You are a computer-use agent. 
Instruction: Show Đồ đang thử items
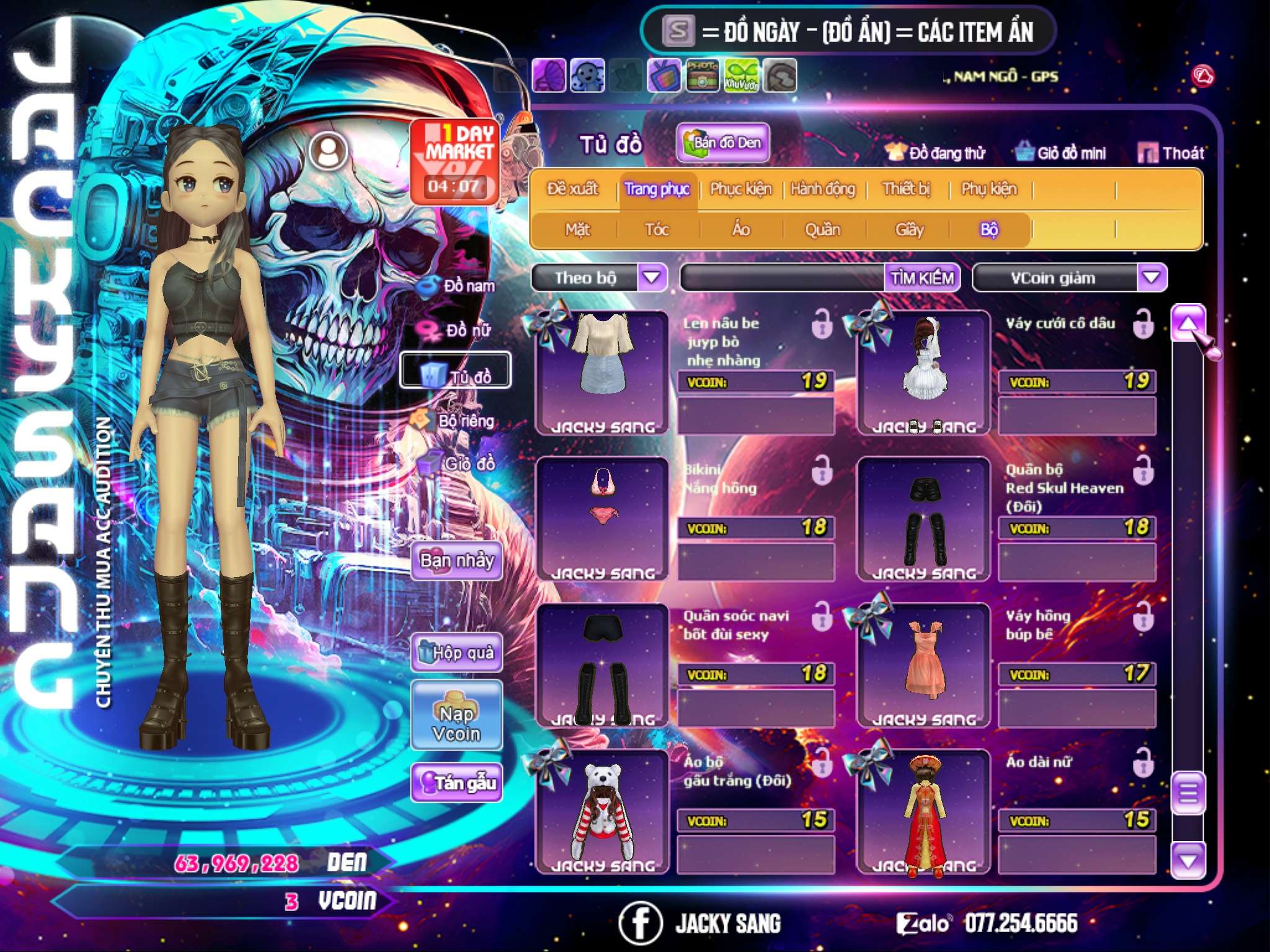(936, 153)
